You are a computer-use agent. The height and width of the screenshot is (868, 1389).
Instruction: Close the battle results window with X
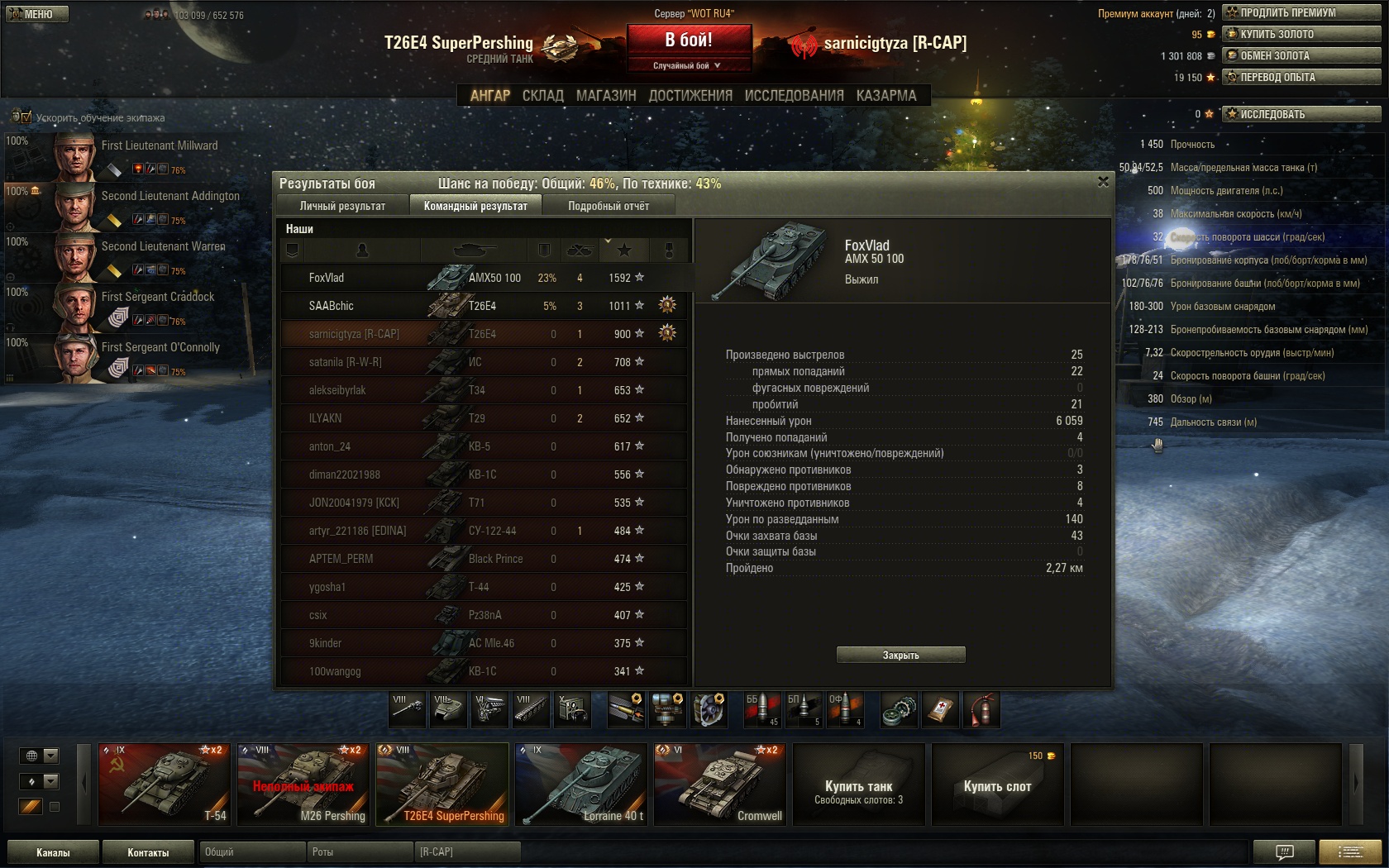[x=1103, y=182]
